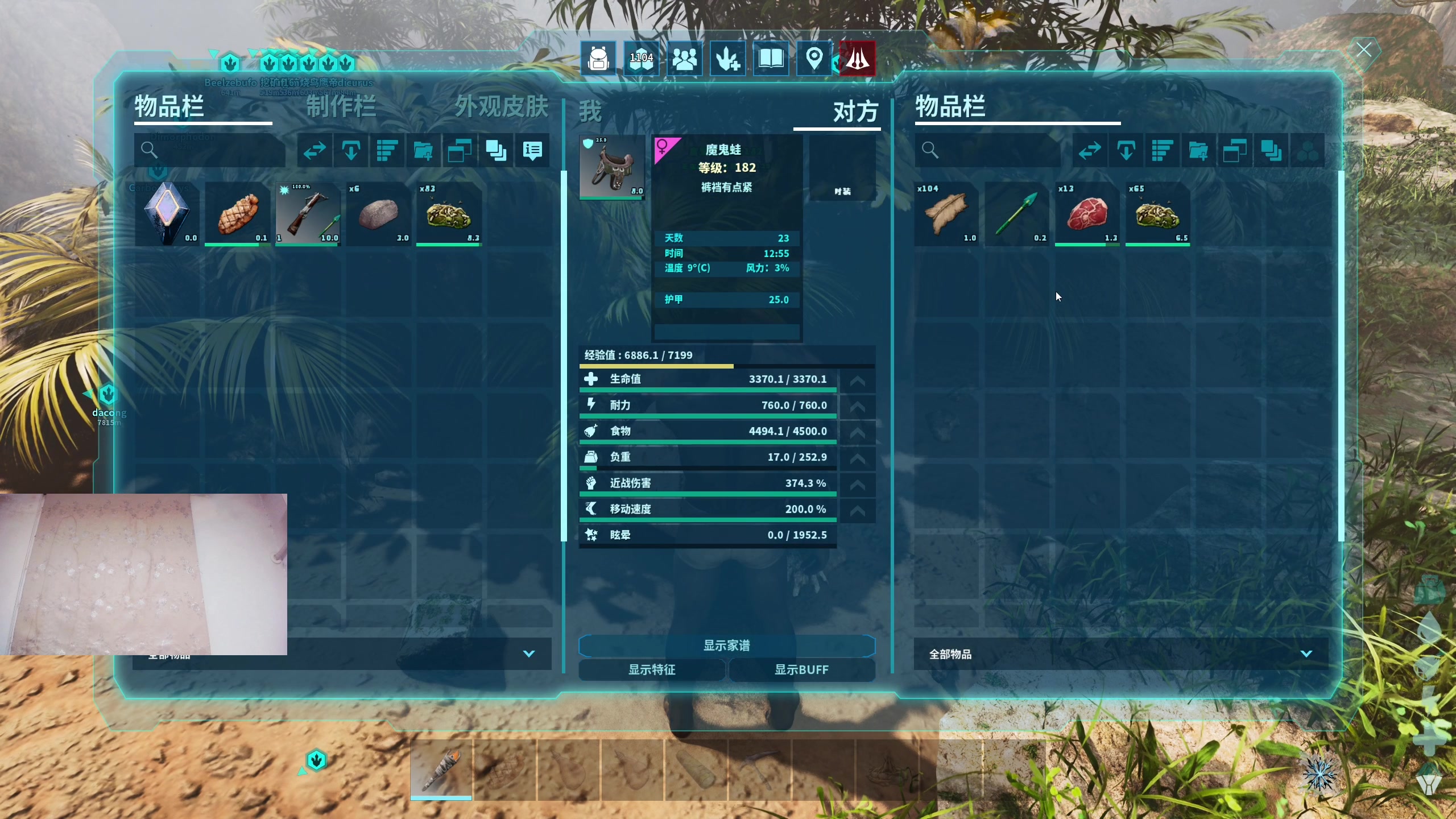Show traits with 显示特征 button
The height and width of the screenshot is (819, 1456).
pos(652,670)
